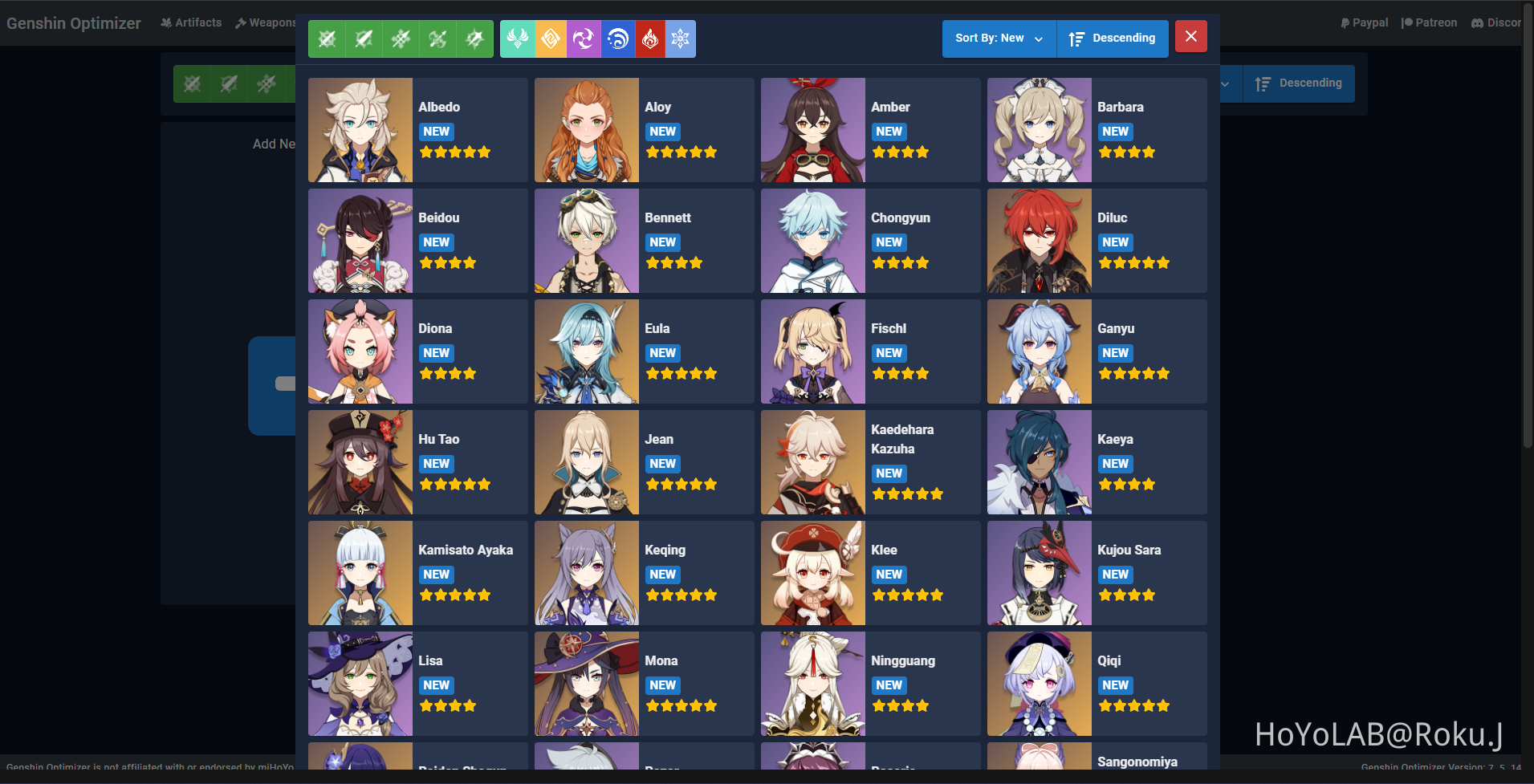Select the Ganyu character card
Screen dimensions: 1534x784
coord(1097,351)
